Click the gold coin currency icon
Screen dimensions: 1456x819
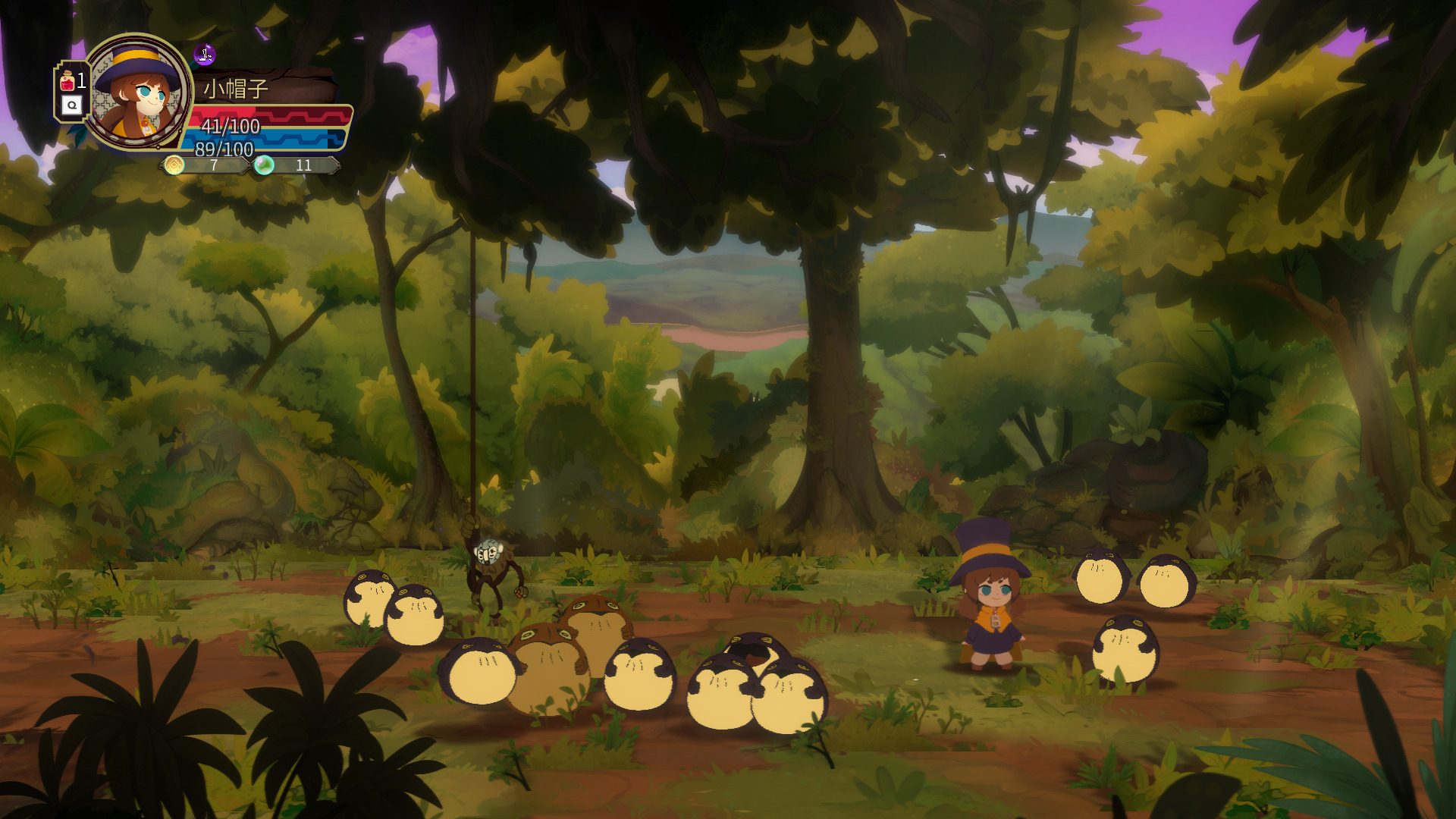(174, 165)
